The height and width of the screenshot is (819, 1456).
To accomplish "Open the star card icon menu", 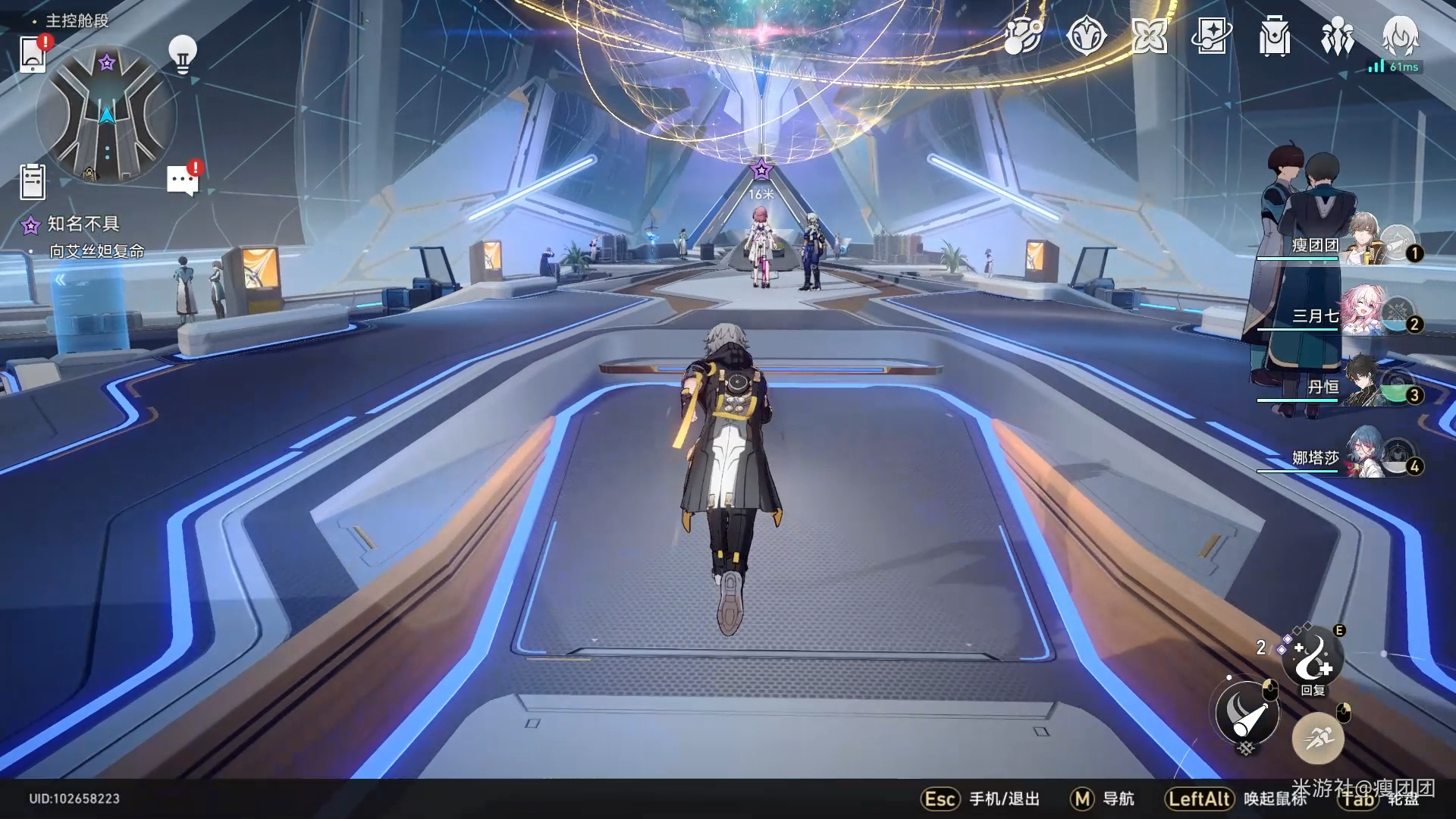I will (1211, 36).
